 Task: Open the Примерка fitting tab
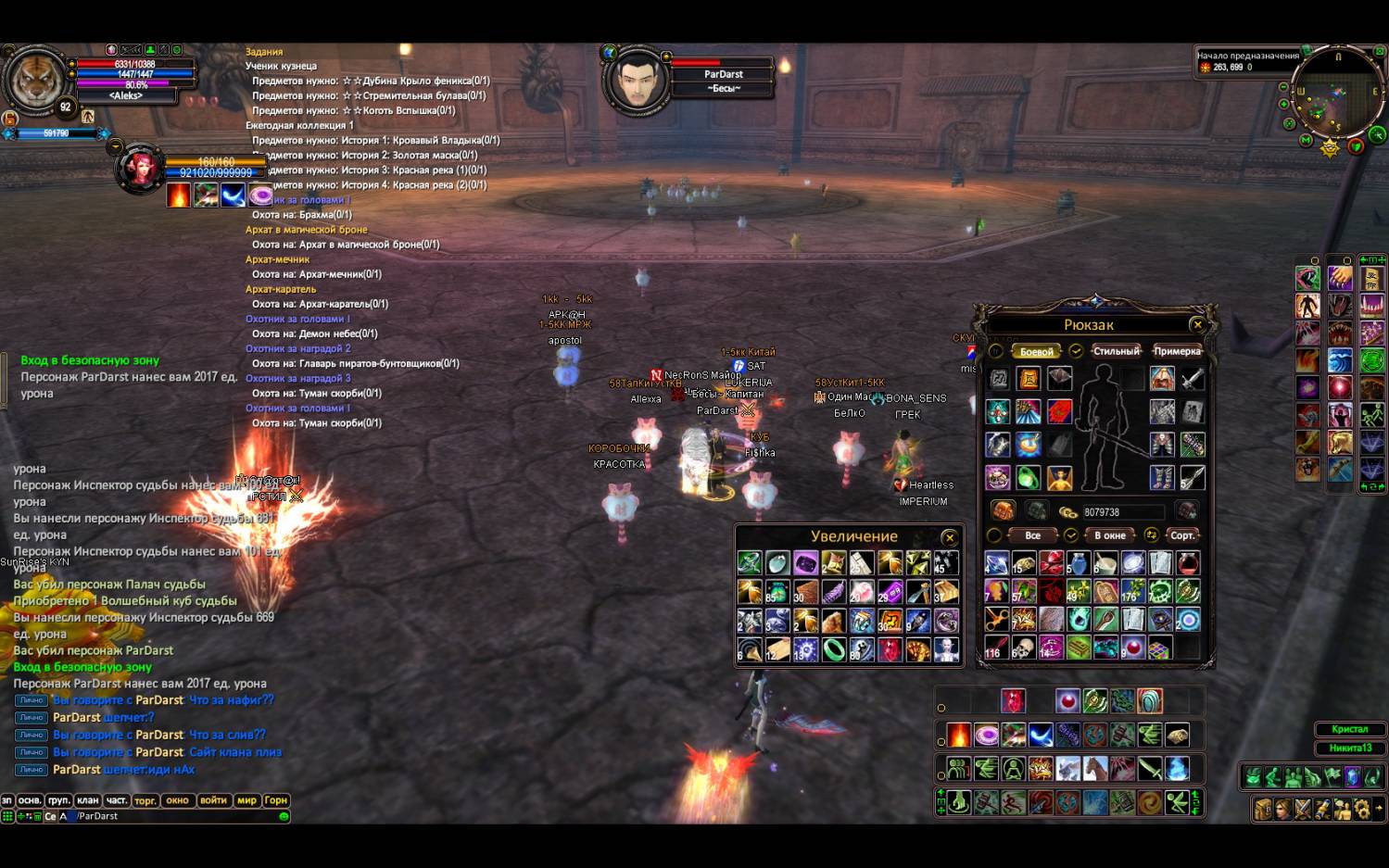1177,351
